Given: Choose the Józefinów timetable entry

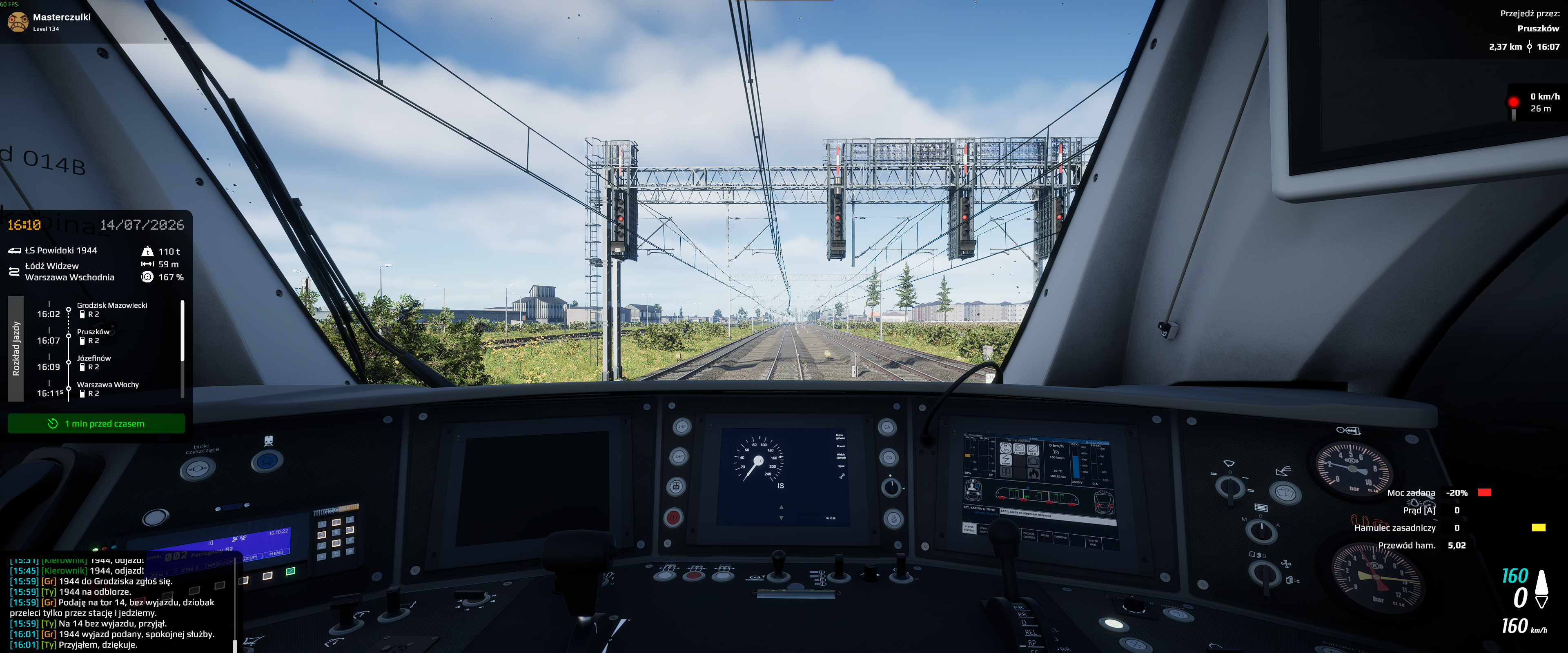Looking at the screenshot, I should [94, 362].
